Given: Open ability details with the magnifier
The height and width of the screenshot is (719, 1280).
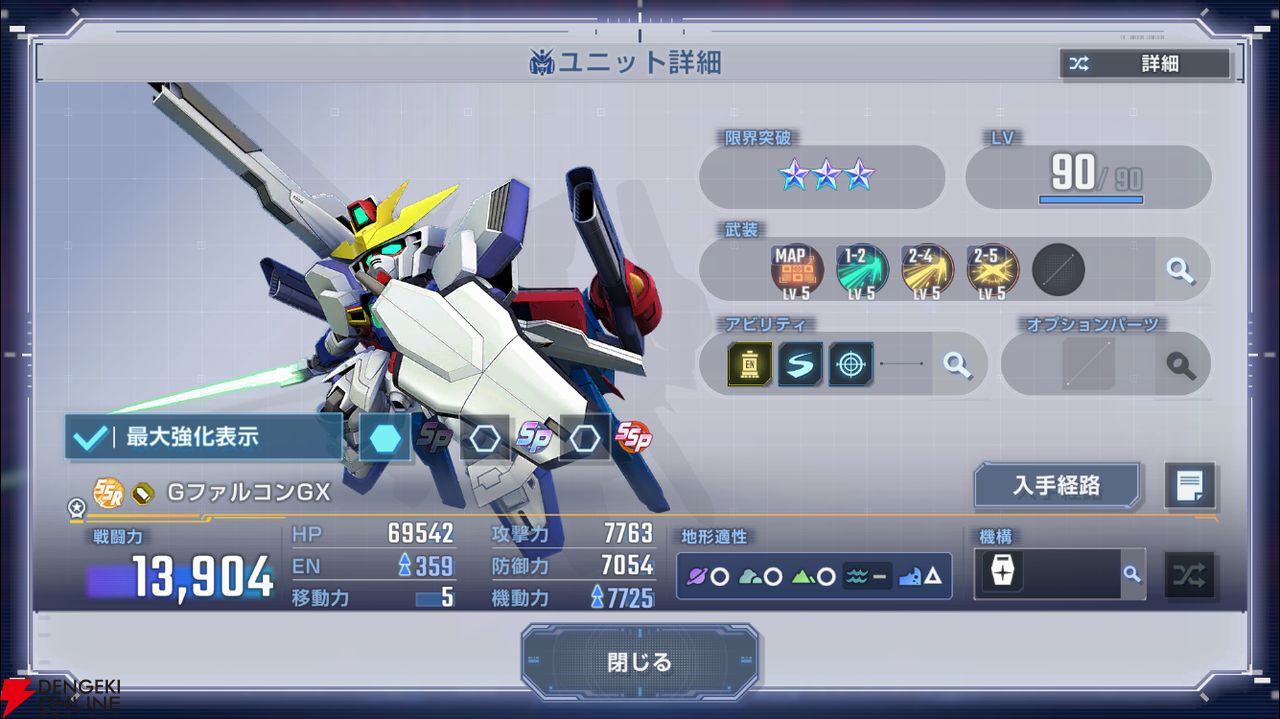Looking at the screenshot, I should tap(957, 365).
